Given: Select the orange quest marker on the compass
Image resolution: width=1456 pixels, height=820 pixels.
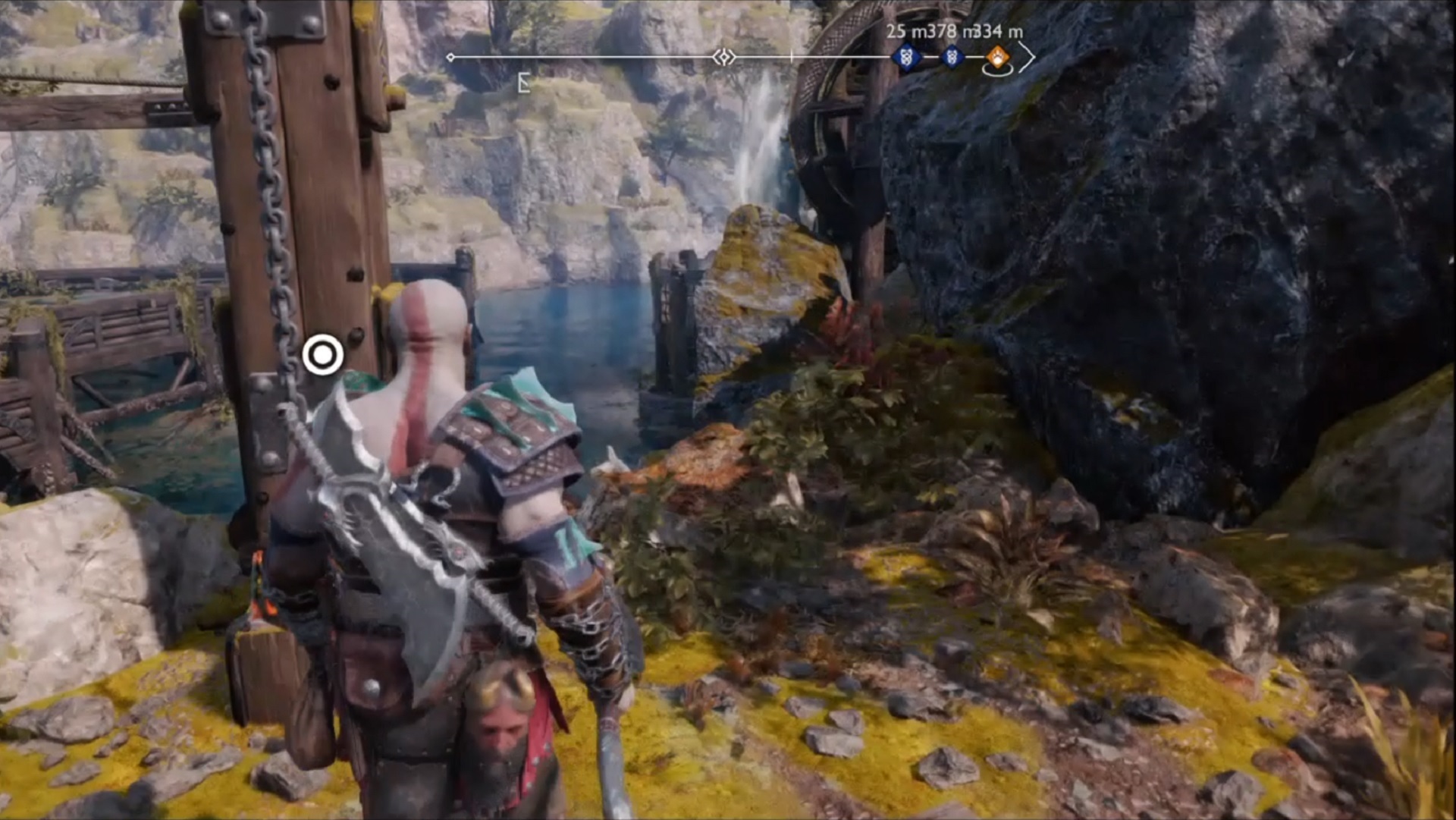Looking at the screenshot, I should tap(998, 57).
